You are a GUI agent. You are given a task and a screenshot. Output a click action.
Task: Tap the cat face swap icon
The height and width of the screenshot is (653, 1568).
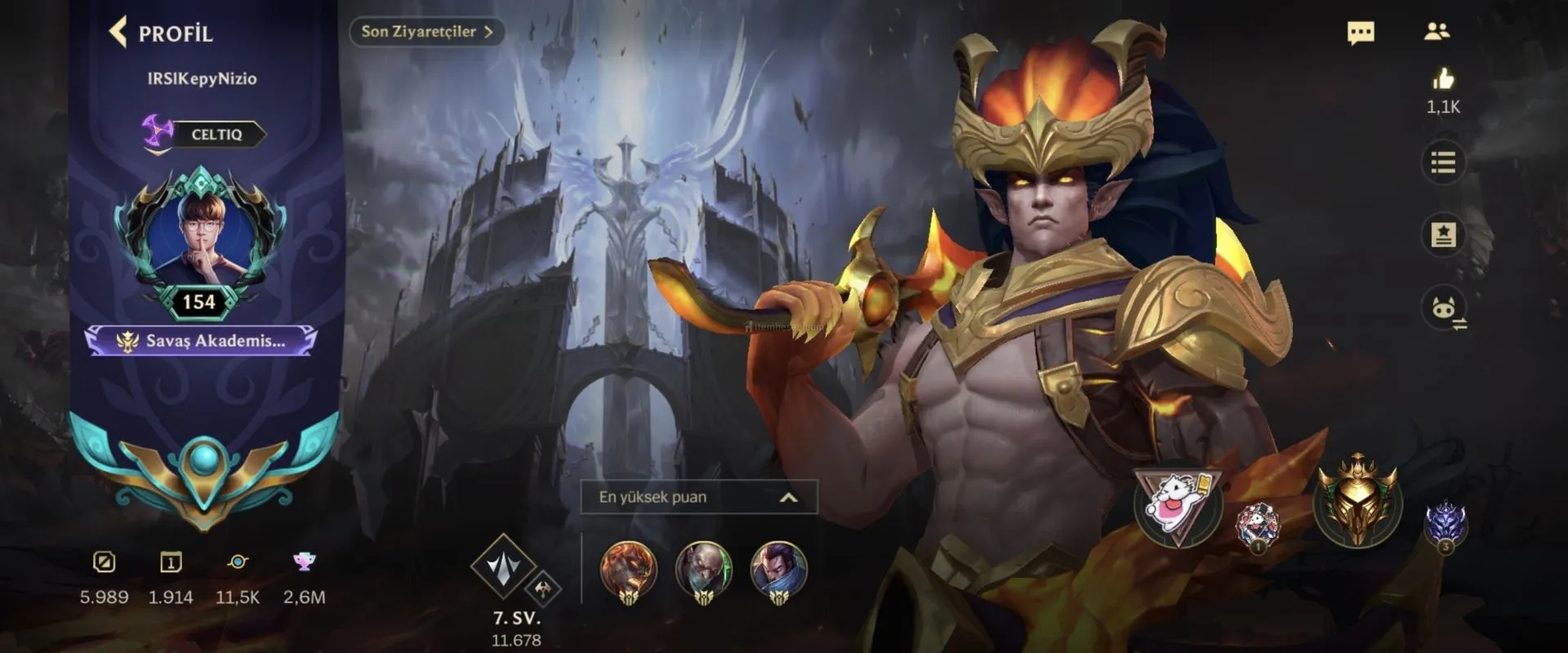point(1443,309)
